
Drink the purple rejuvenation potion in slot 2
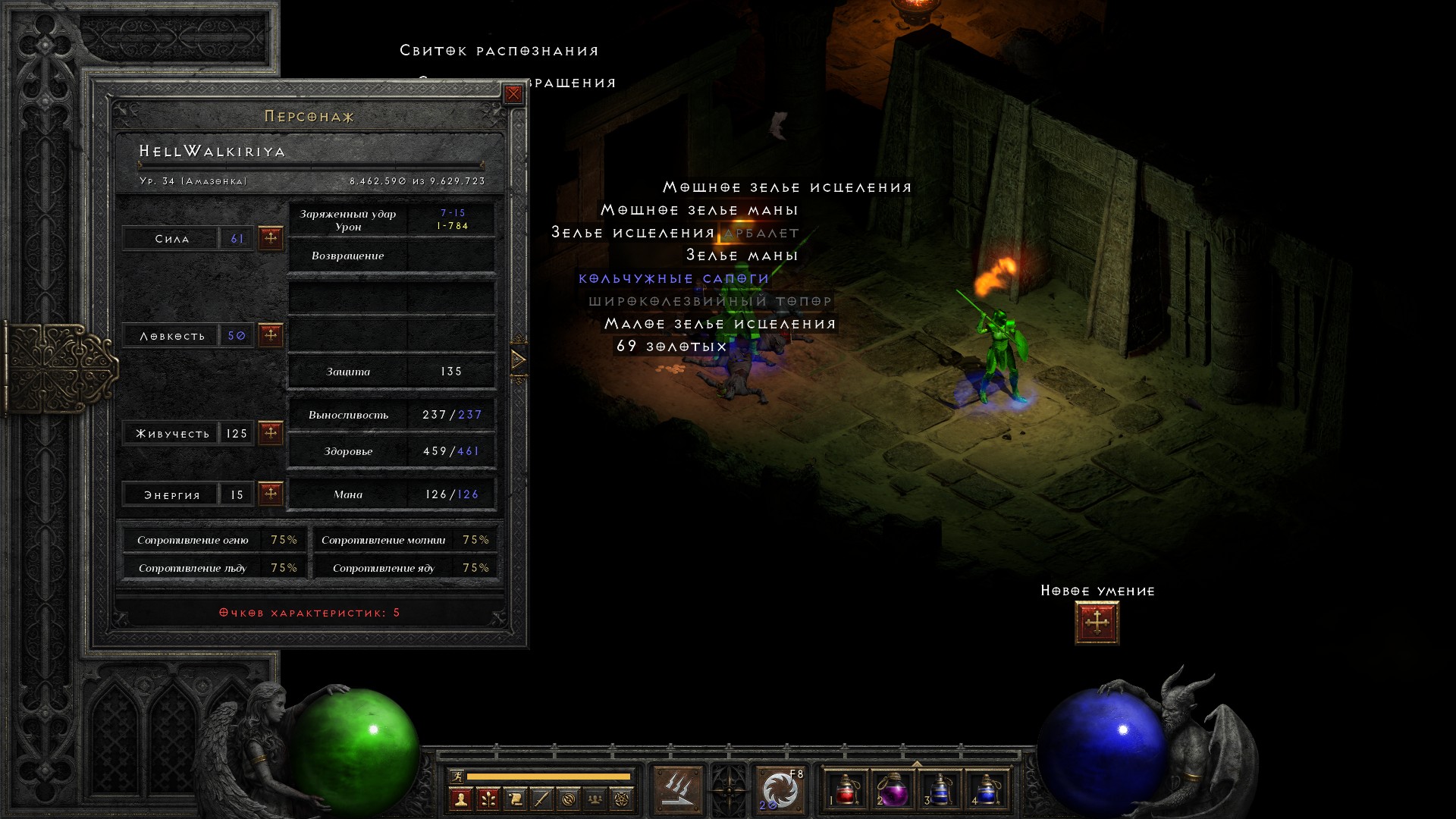pos(893,790)
